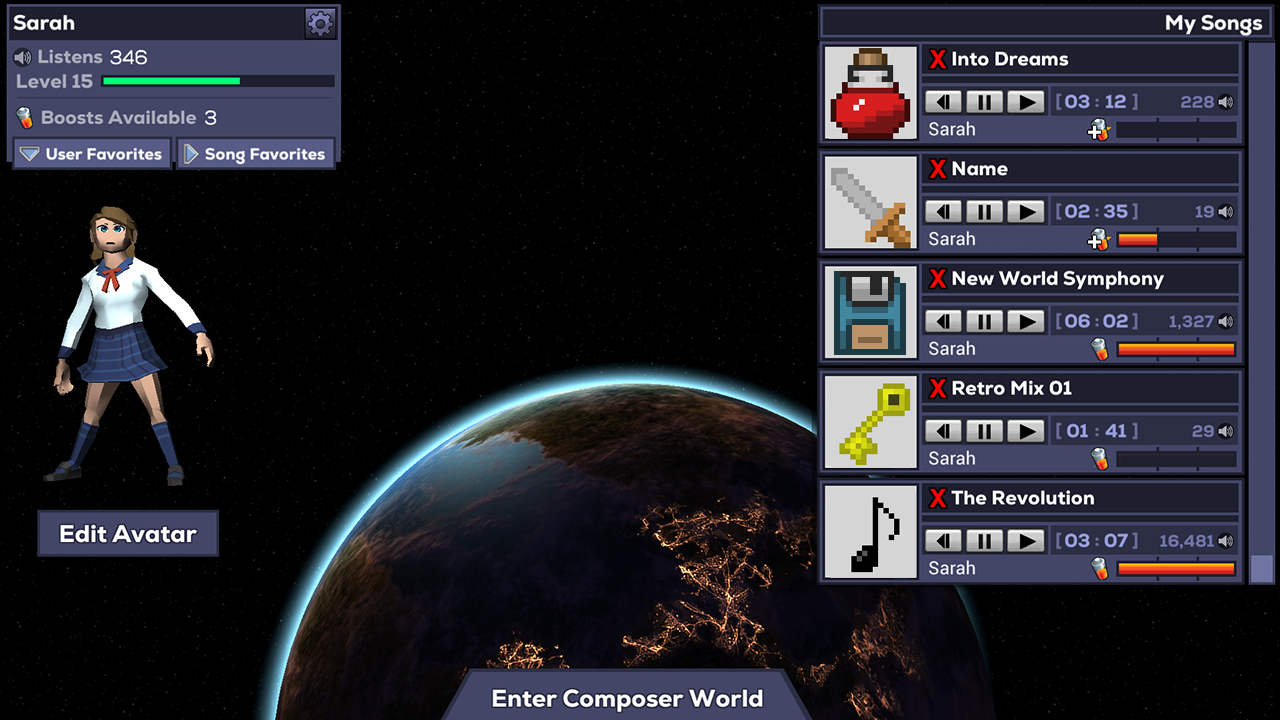Screen dimensions: 1280x720
Task: Open the settings gear on Sarah's profile
Action: click(320, 22)
